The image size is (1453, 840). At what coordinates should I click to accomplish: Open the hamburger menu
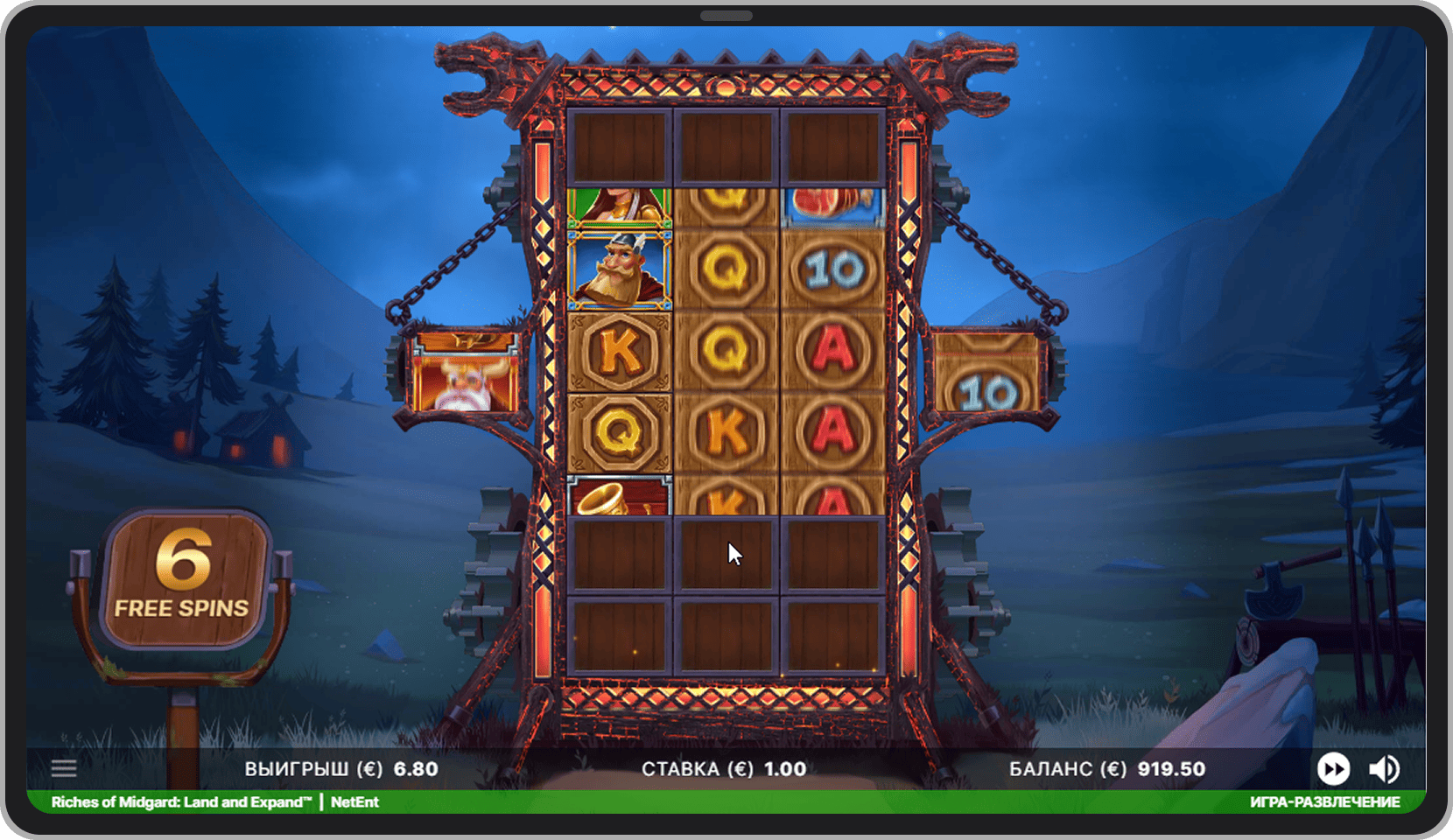tap(64, 769)
